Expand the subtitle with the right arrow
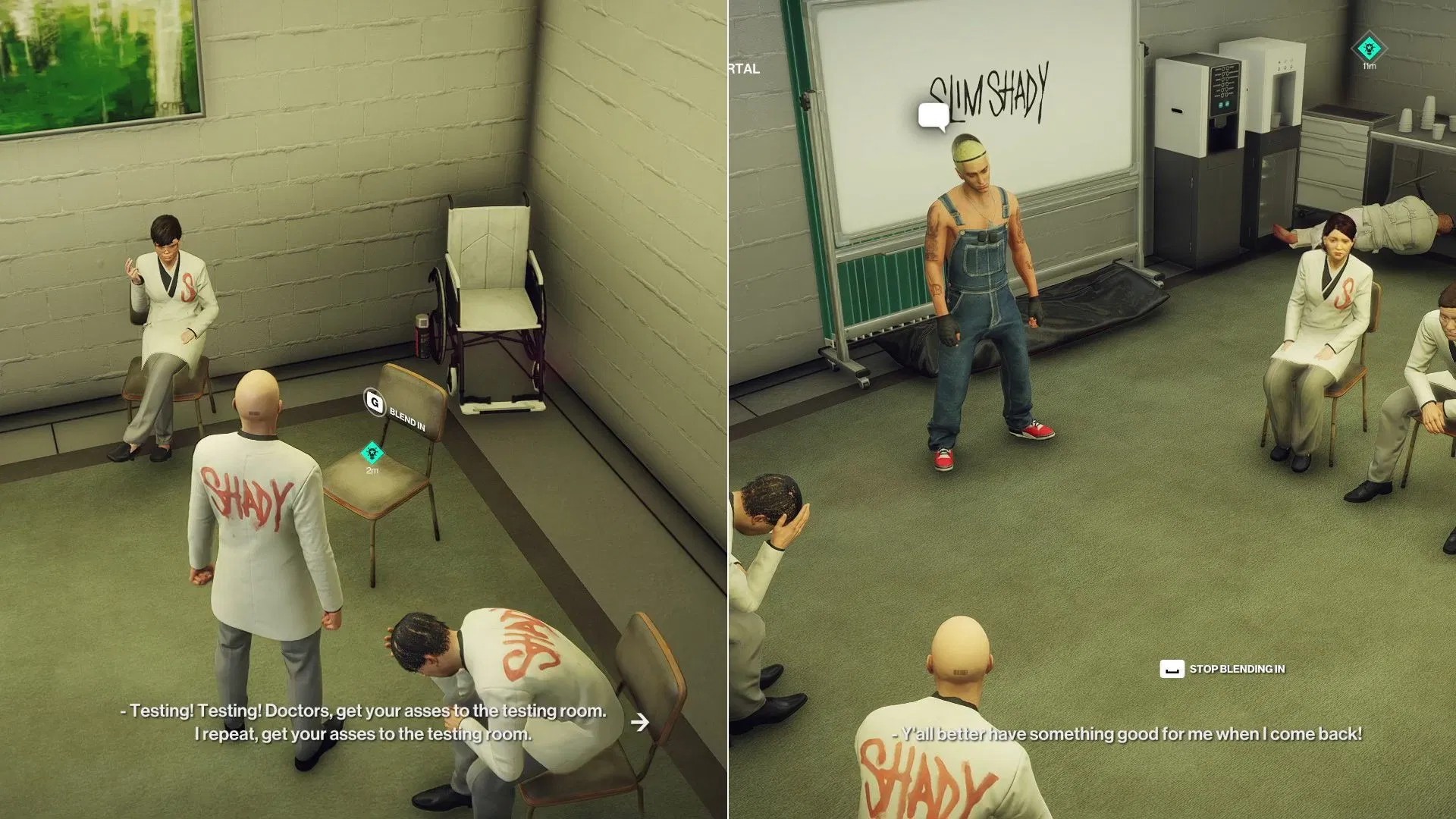 click(x=639, y=723)
